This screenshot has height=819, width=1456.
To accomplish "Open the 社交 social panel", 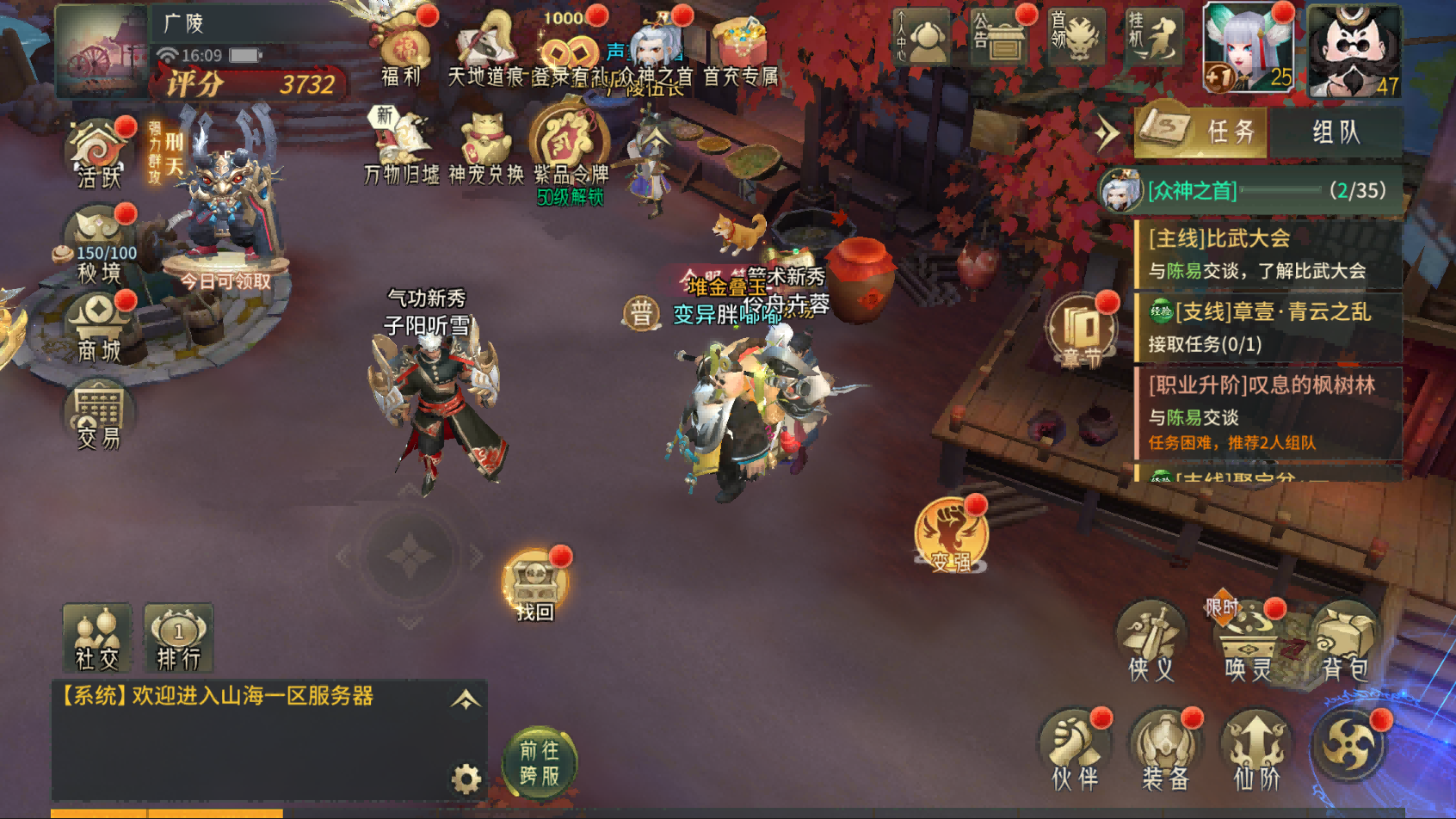I will point(96,637).
